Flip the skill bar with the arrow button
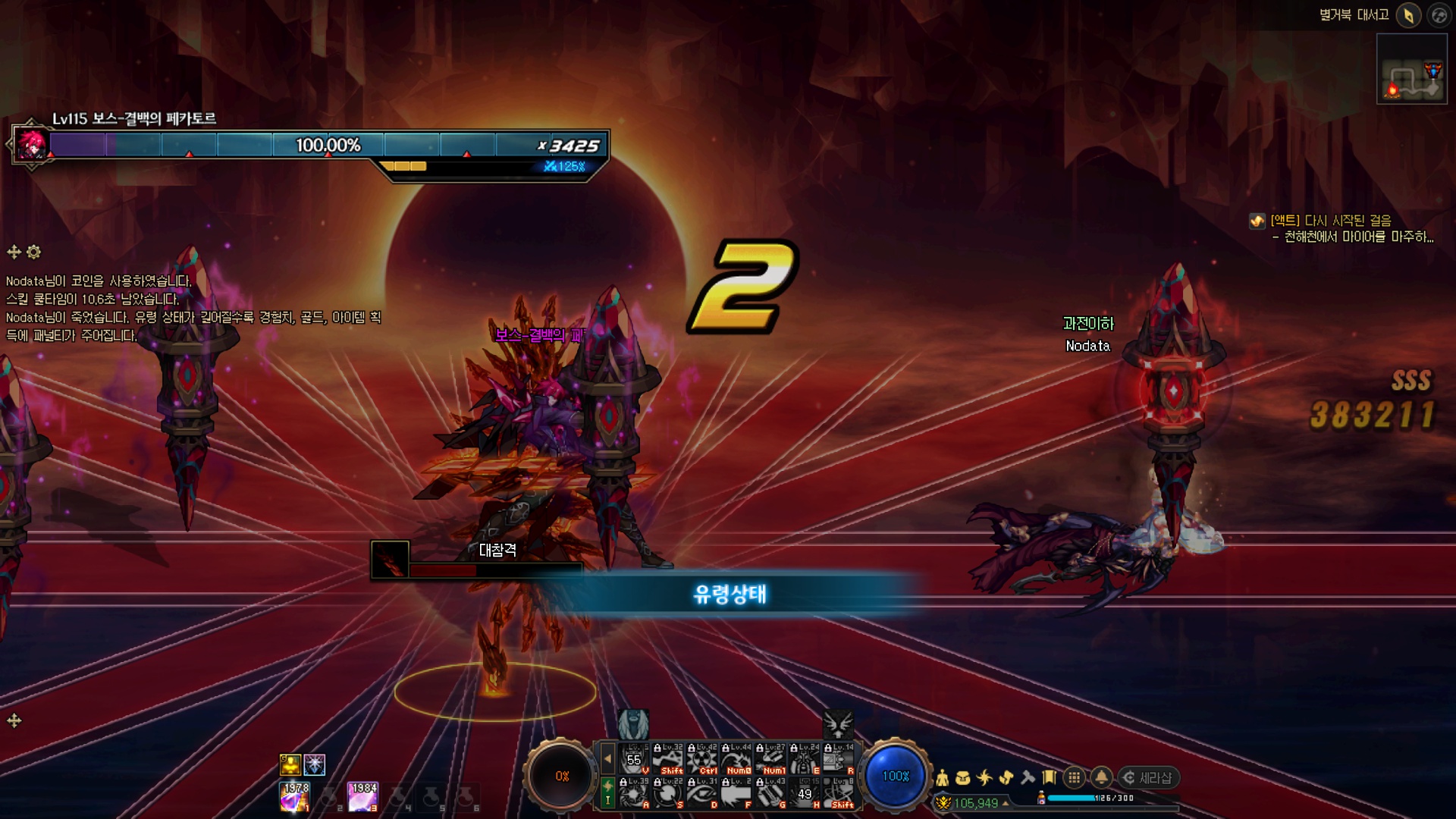This screenshot has height=819, width=1456. pyautogui.click(x=607, y=758)
